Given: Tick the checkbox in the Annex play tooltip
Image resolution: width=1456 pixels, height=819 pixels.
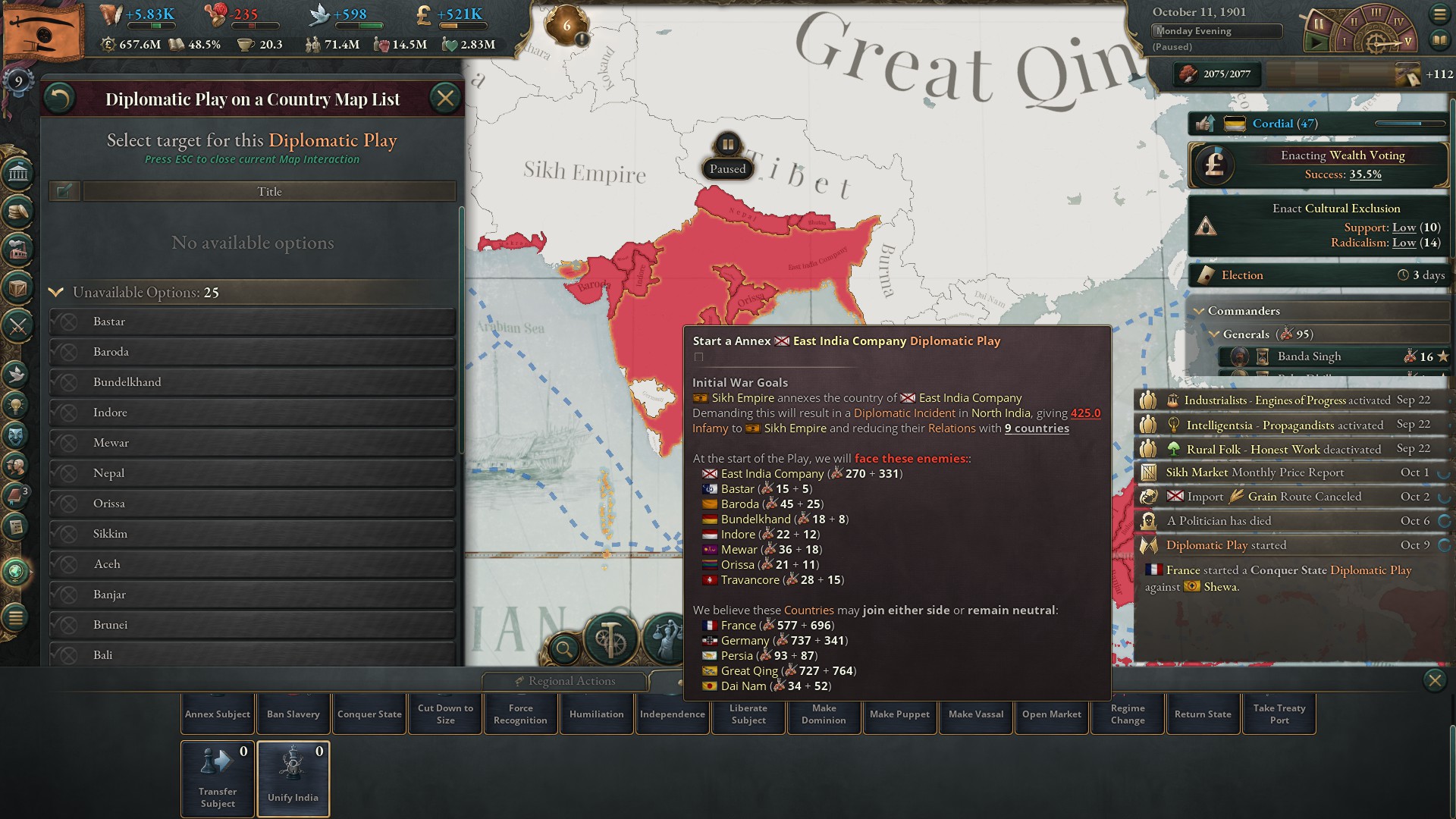Looking at the screenshot, I should pyautogui.click(x=699, y=356).
